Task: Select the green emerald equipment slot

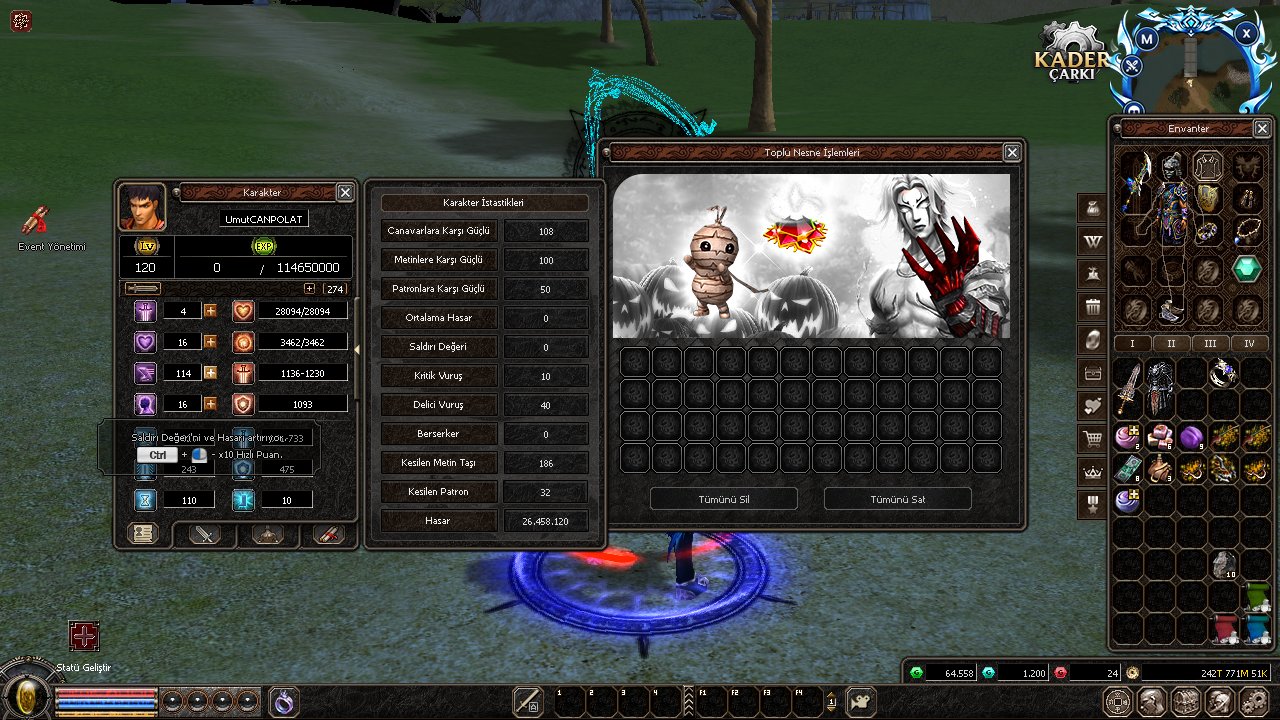Action: tap(1247, 268)
